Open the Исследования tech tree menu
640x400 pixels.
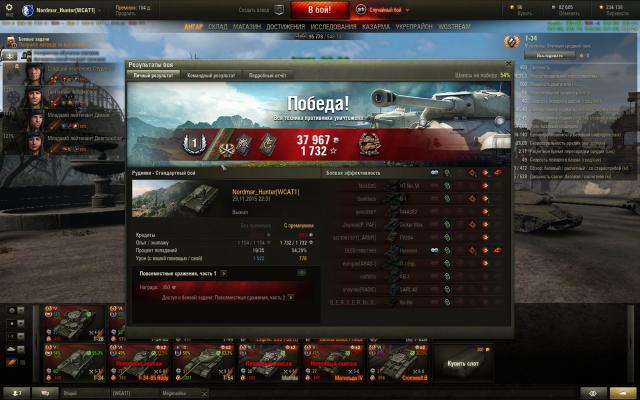pyautogui.click(x=333, y=27)
